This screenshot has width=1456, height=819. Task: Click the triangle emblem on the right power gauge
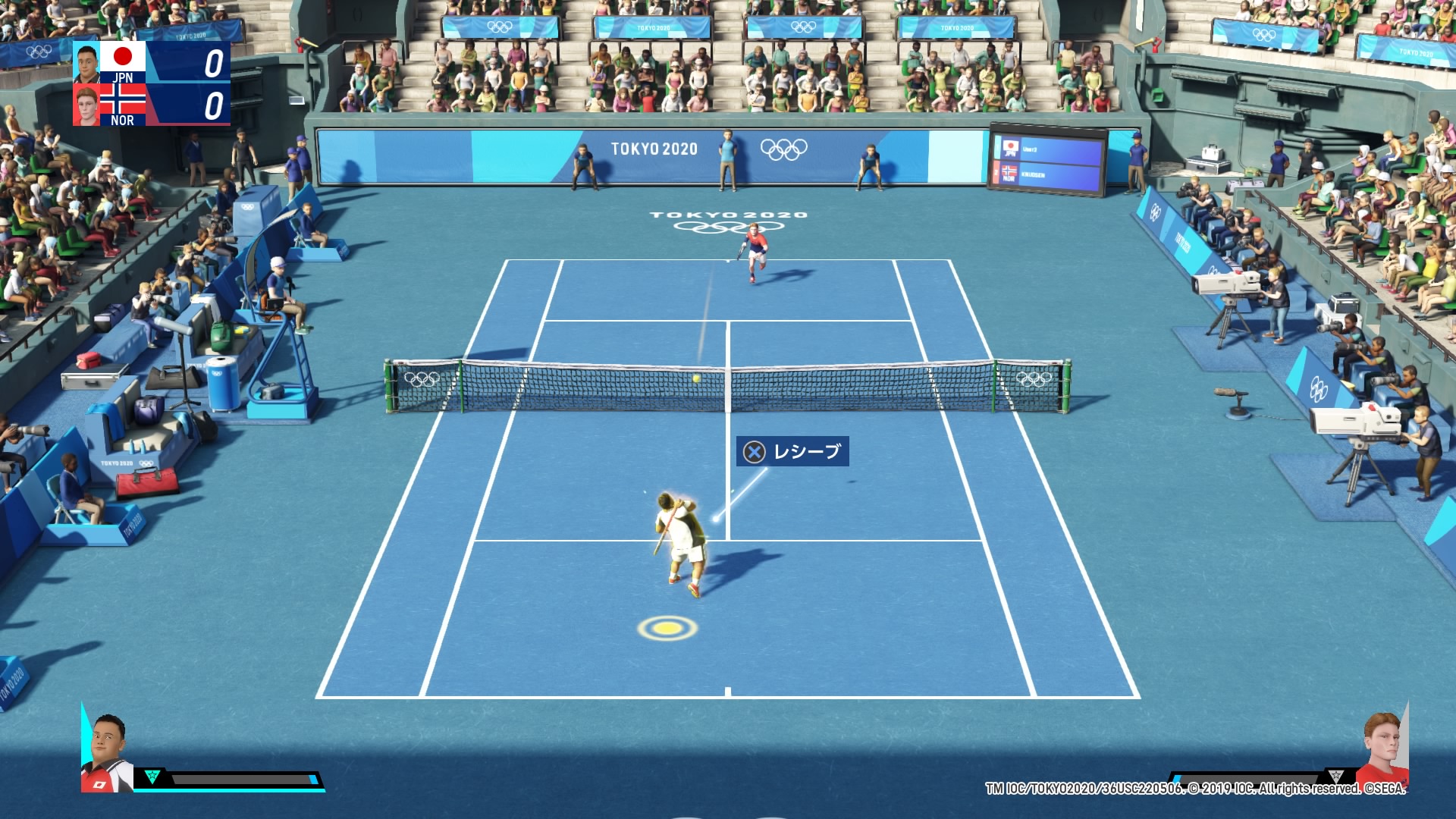pyautogui.click(x=1335, y=776)
